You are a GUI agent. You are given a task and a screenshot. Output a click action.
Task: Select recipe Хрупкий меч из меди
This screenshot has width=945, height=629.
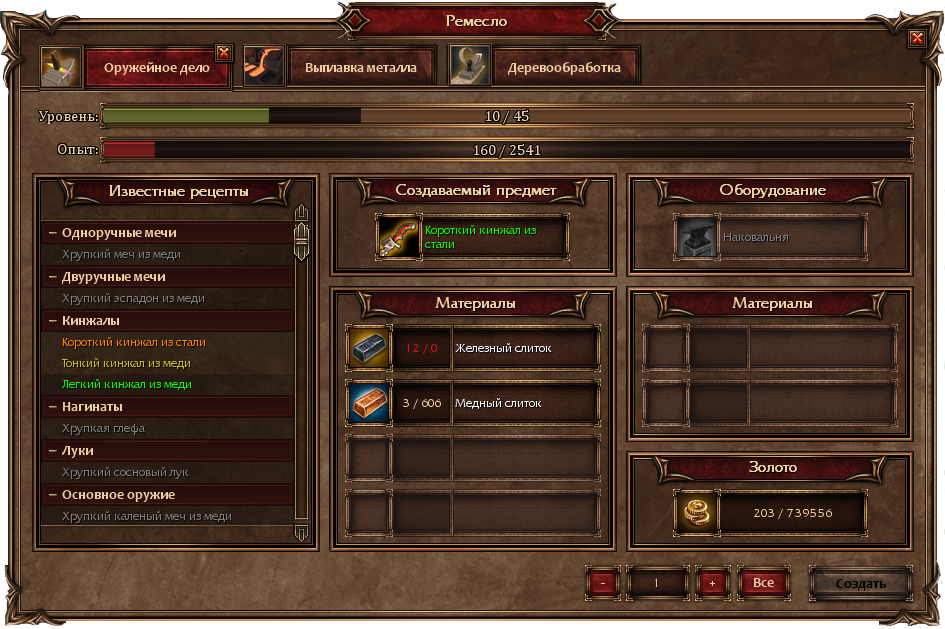(x=121, y=254)
